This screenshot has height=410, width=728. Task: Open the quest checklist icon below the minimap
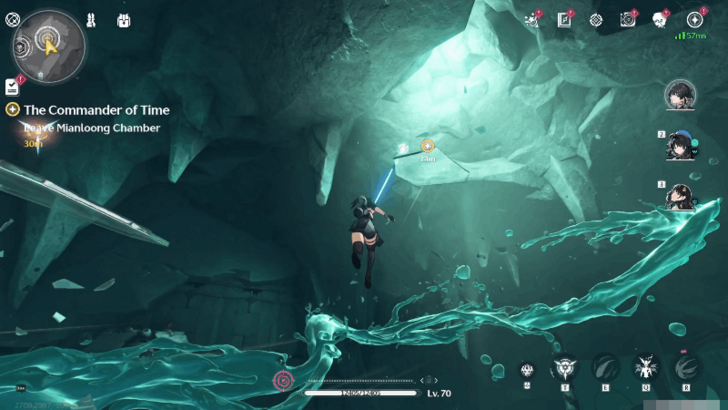point(12,87)
